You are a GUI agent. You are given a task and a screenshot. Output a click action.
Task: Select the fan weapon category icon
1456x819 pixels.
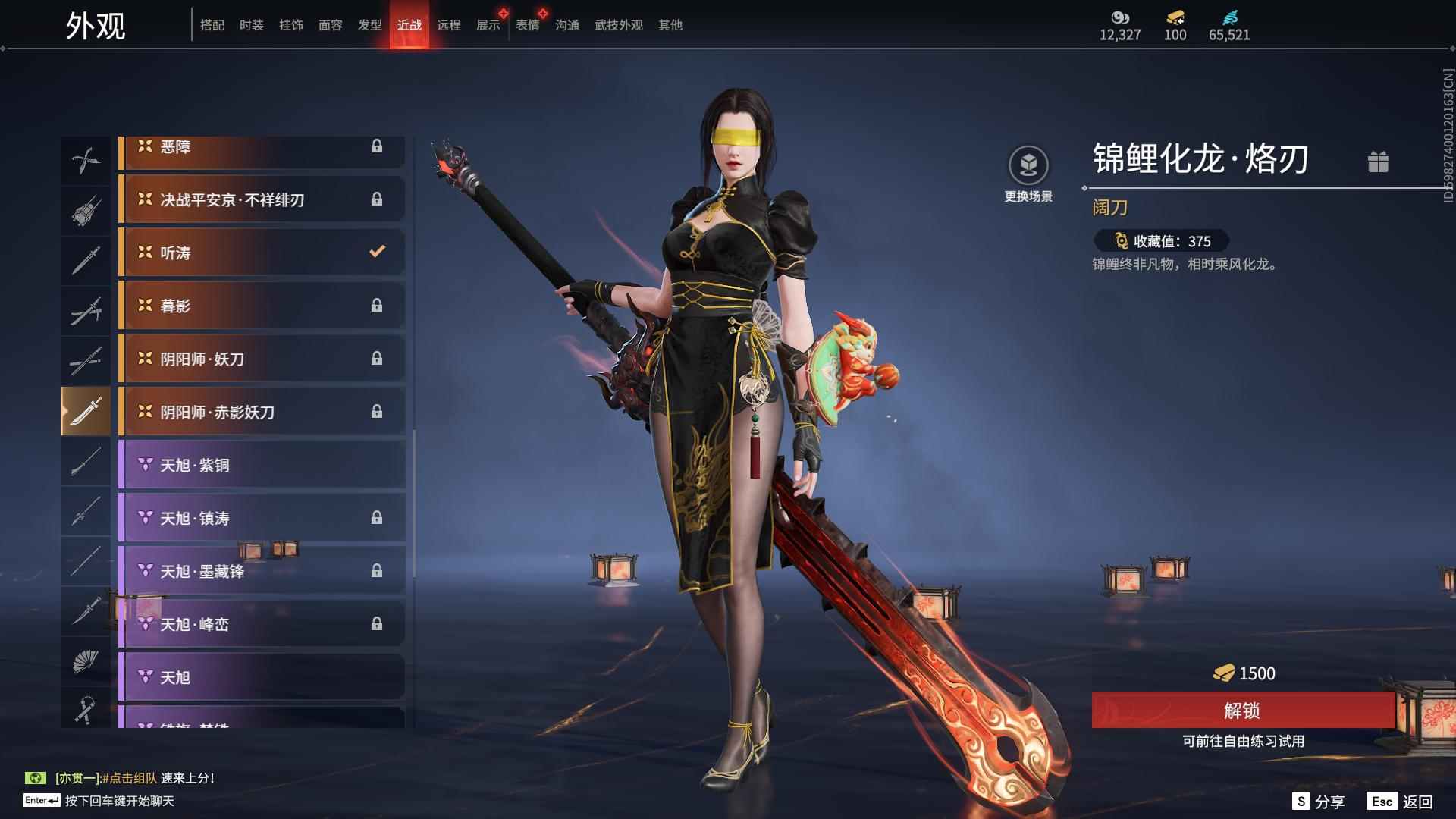pyautogui.click(x=86, y=661)
